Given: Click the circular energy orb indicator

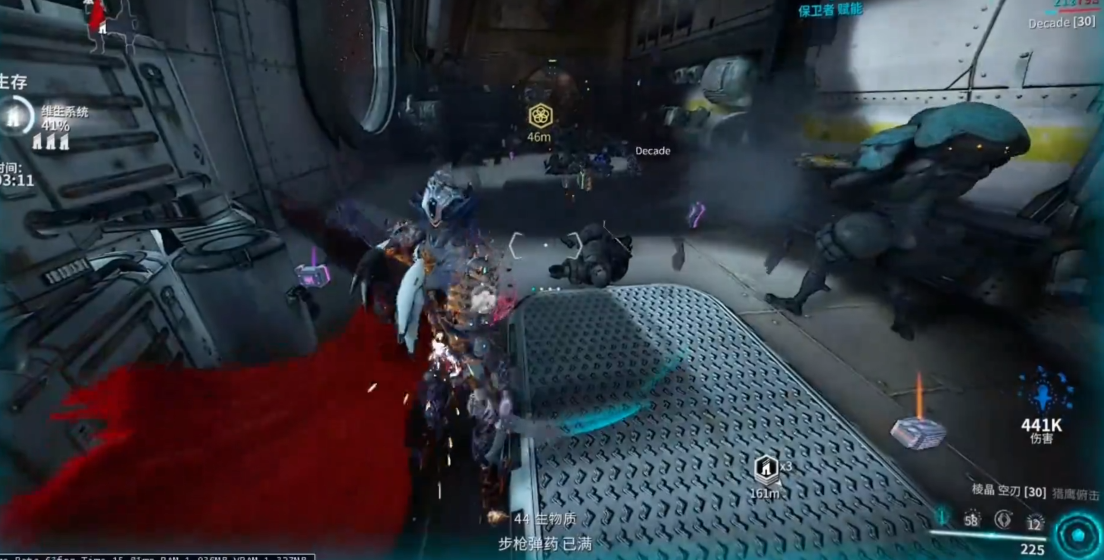Looking at the screenshot, I should click(x=1080, y=537).
